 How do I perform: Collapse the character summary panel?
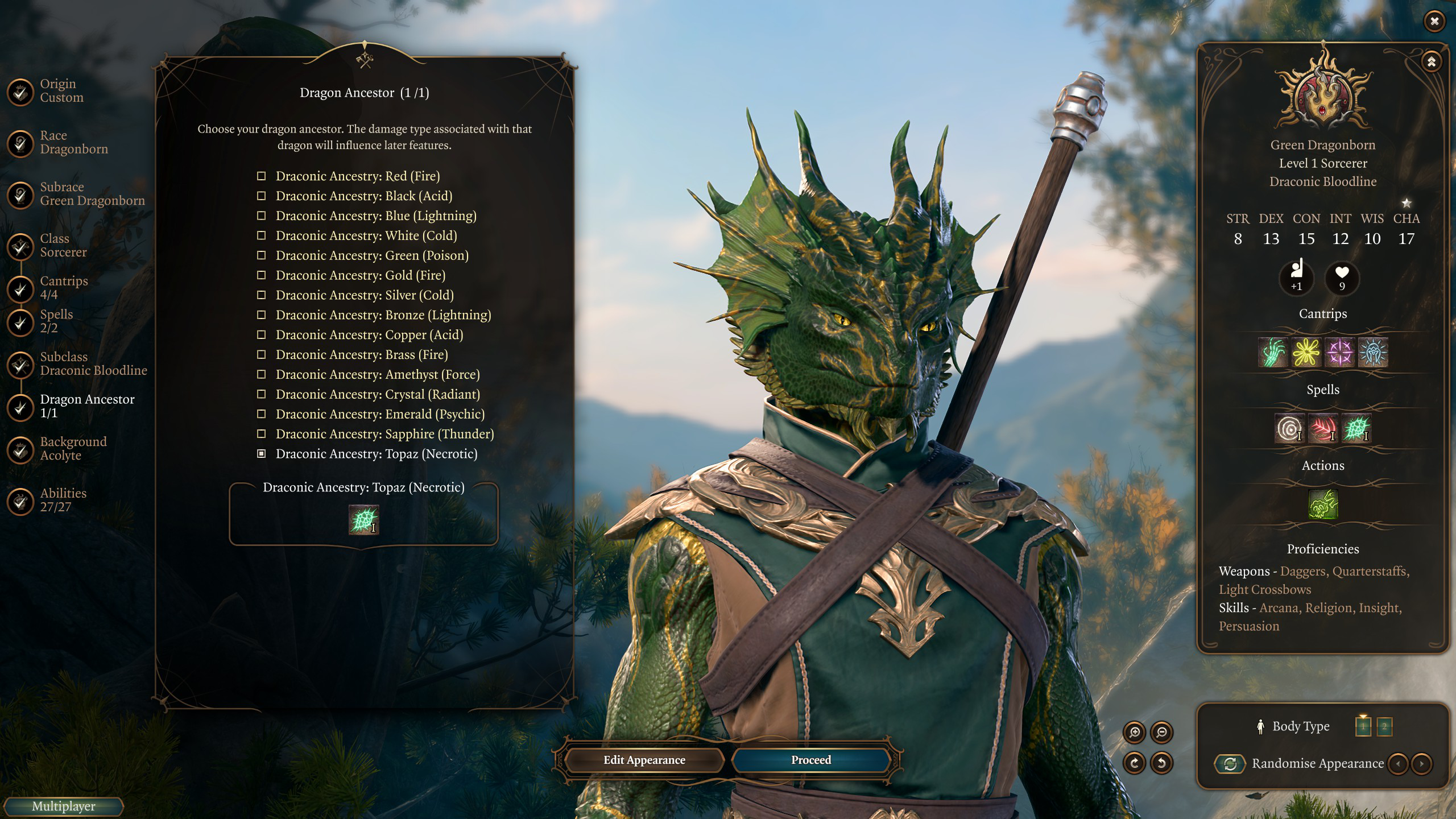[1431, 61]
